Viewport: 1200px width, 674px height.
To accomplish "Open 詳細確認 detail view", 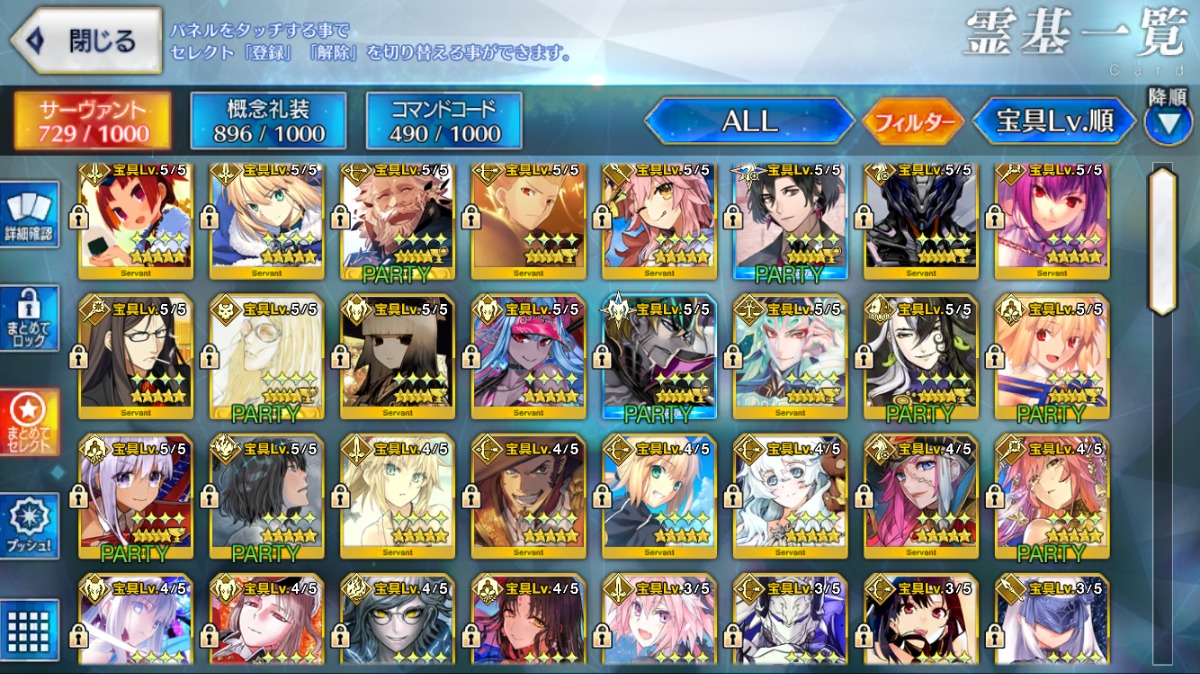I will [32, 217].
